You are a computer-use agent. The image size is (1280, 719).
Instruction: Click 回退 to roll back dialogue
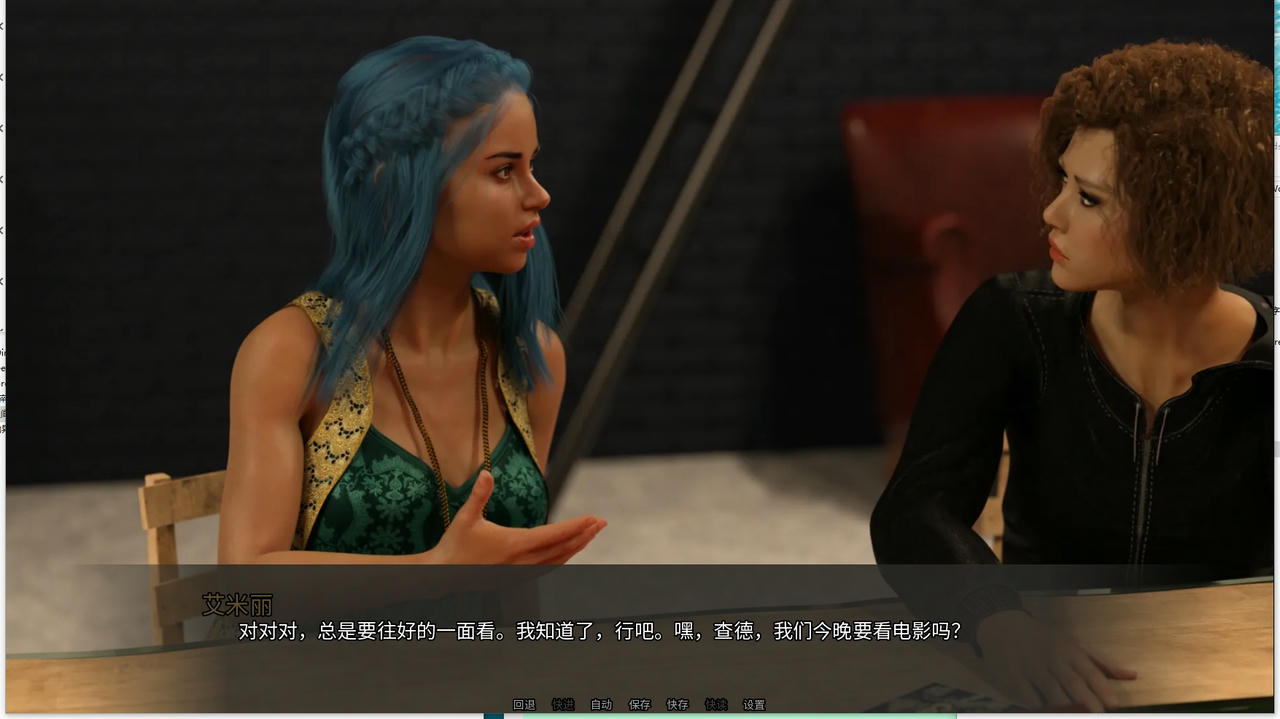click(524, 705)
